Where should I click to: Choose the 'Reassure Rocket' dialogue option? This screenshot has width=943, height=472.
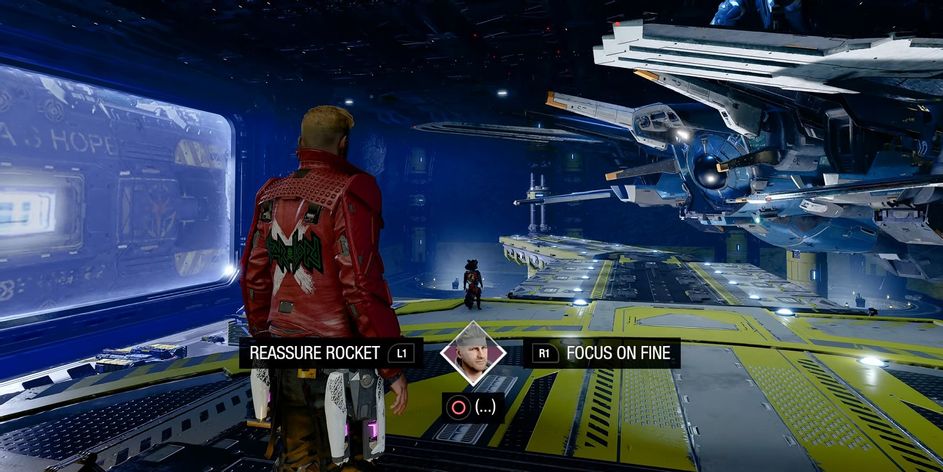pyautogui.click(x=330, y=353)
